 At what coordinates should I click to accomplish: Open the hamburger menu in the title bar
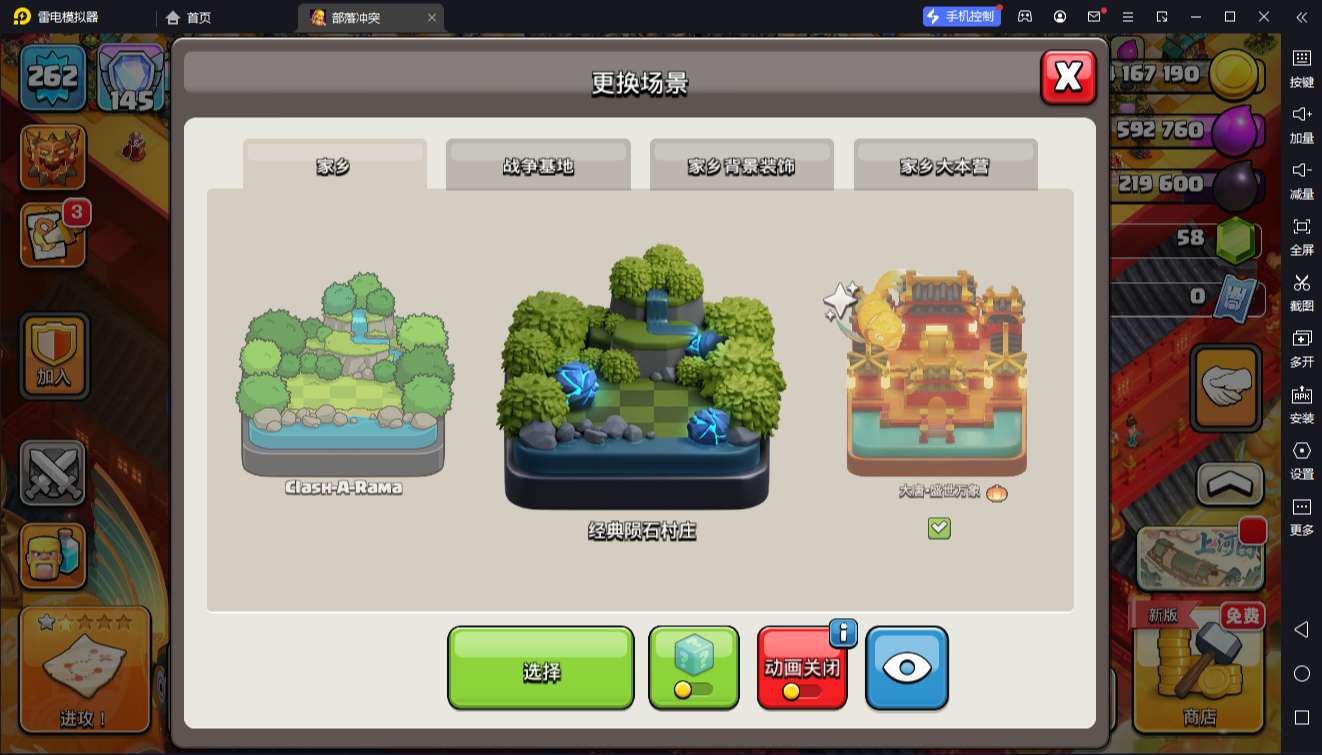(x=1129, y=17)
